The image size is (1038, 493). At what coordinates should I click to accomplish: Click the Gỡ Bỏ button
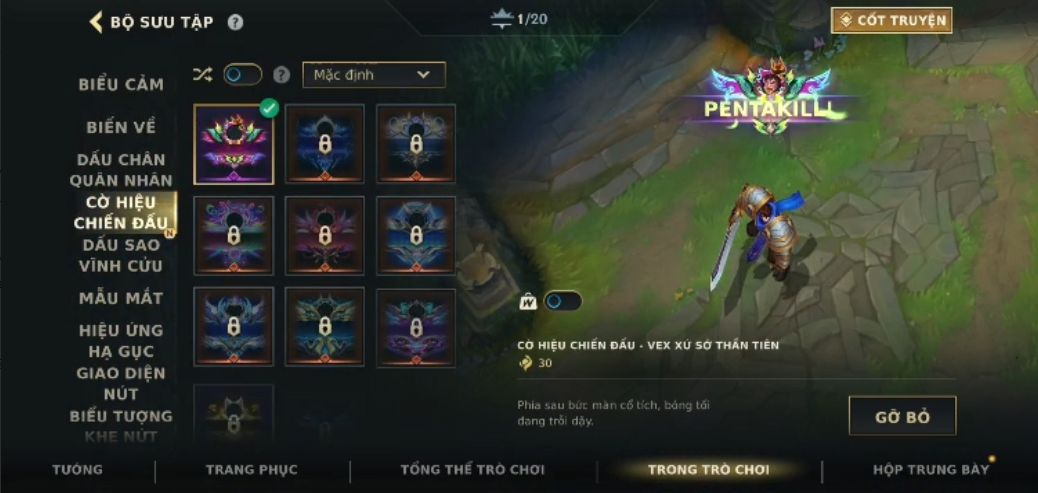coord(902,416)
